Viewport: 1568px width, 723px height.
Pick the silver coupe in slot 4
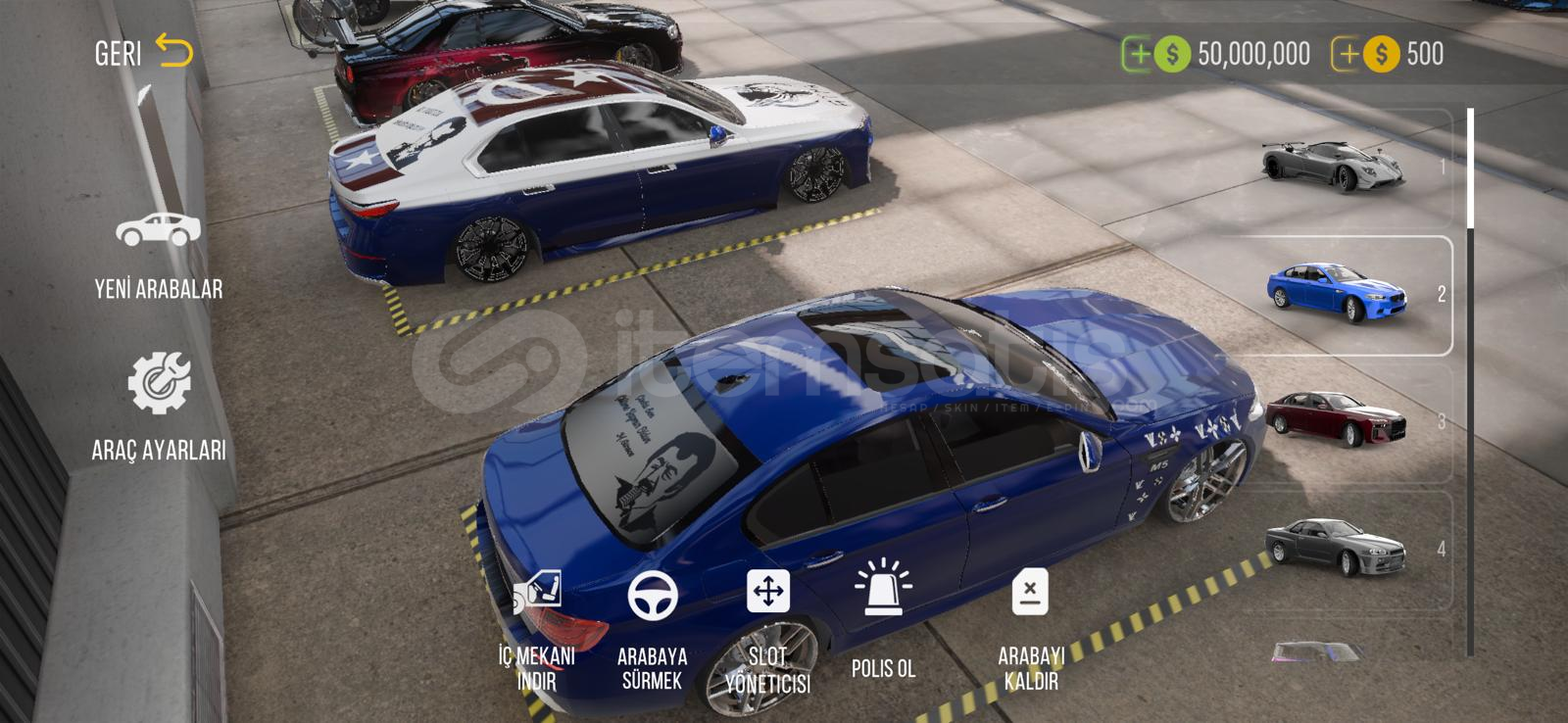tap(1335, 549)
